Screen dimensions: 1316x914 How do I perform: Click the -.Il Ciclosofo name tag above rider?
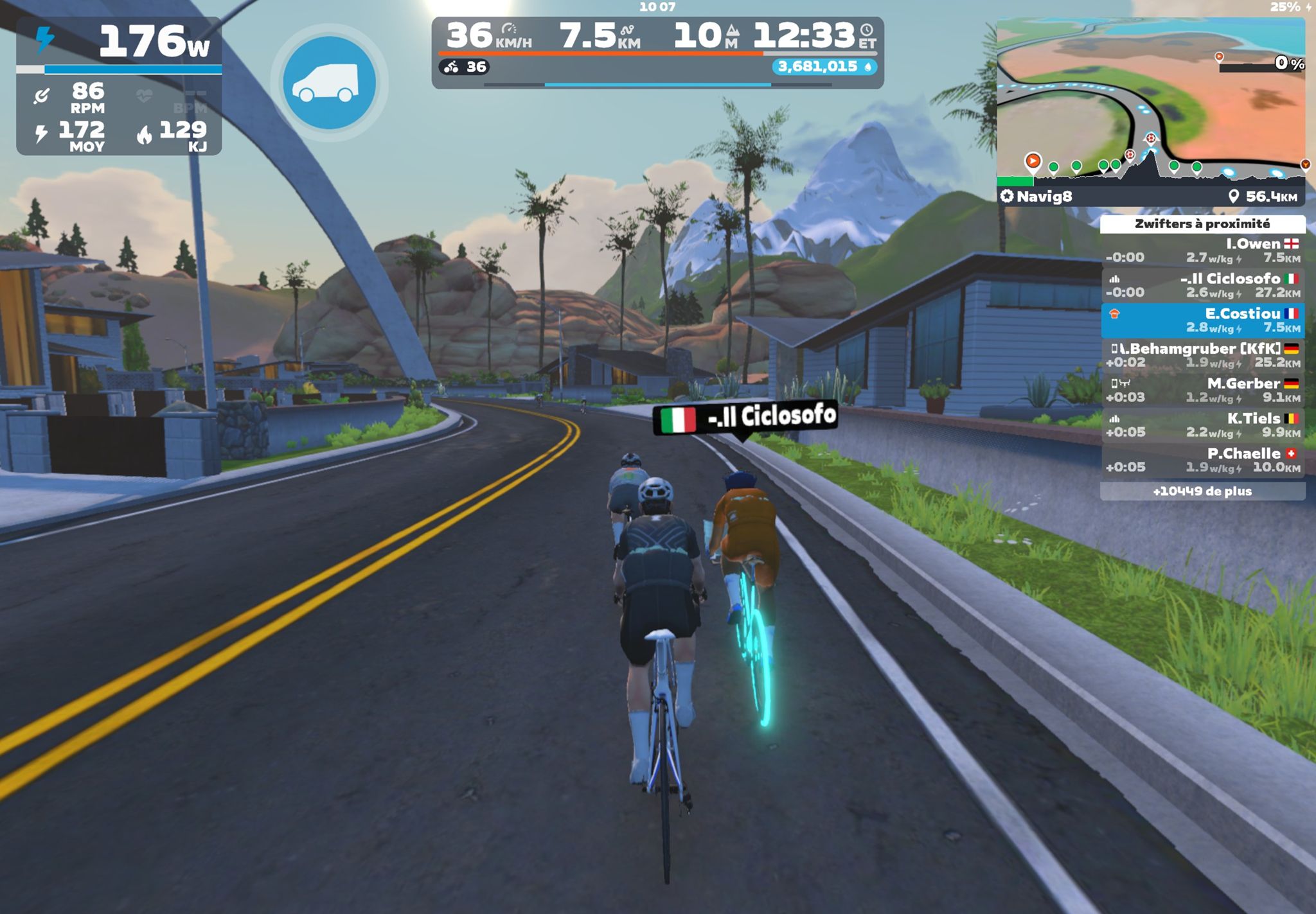click(745, 417)
